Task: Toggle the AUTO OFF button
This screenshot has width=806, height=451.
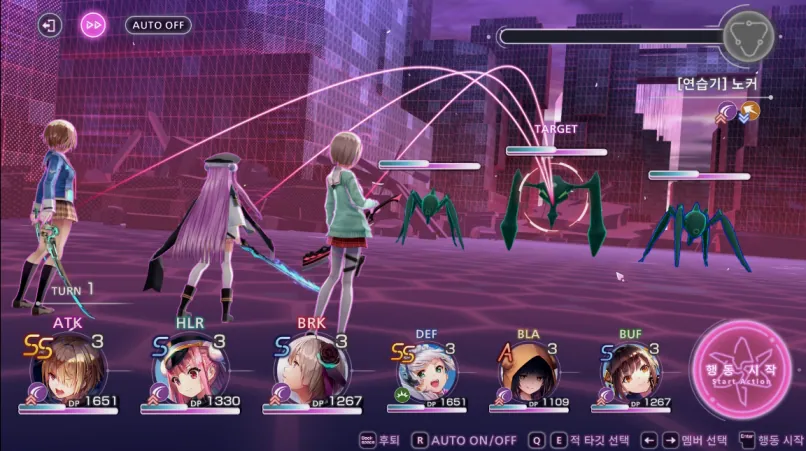Action: click(158, 25)
